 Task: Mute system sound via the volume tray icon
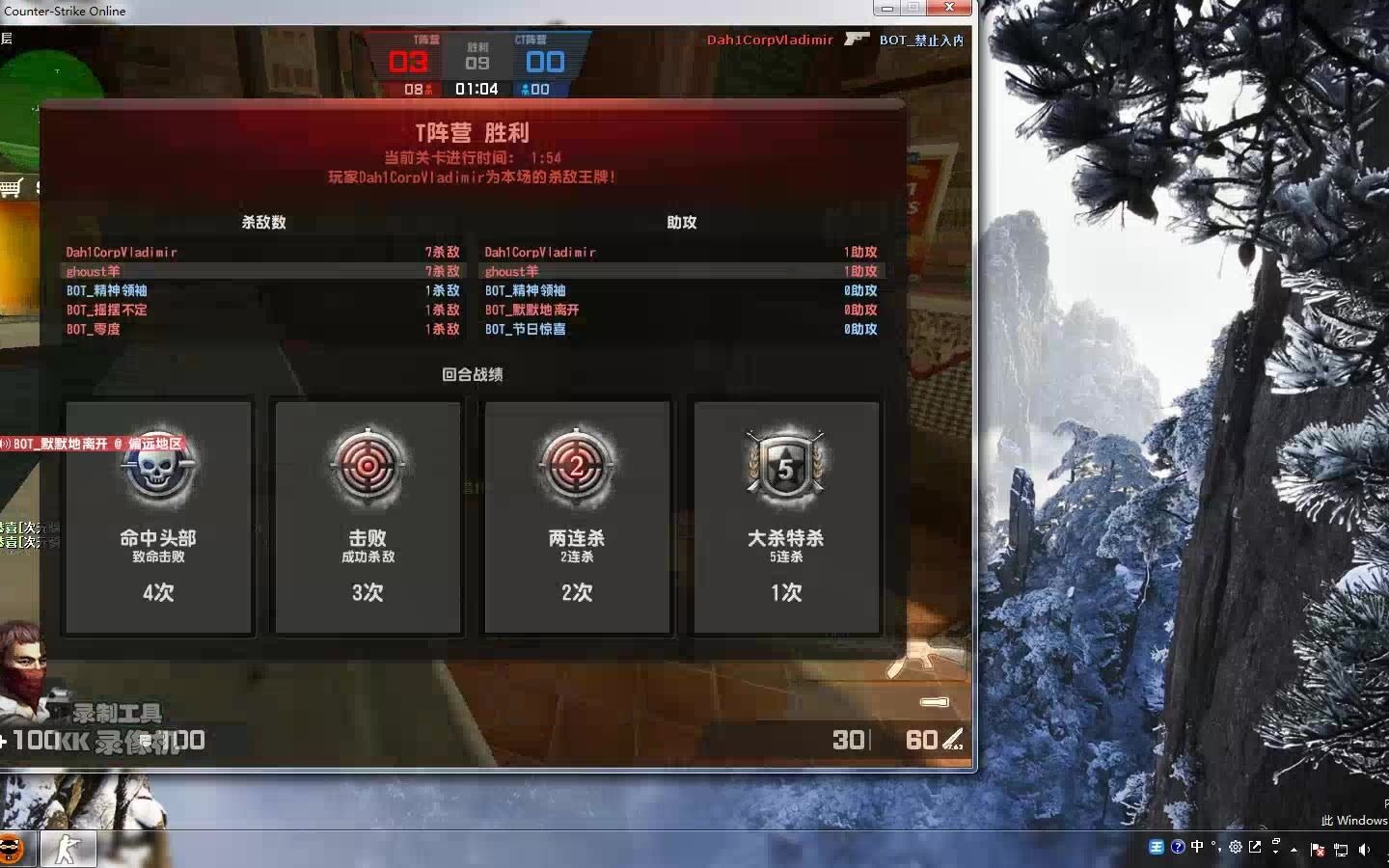1363,849
